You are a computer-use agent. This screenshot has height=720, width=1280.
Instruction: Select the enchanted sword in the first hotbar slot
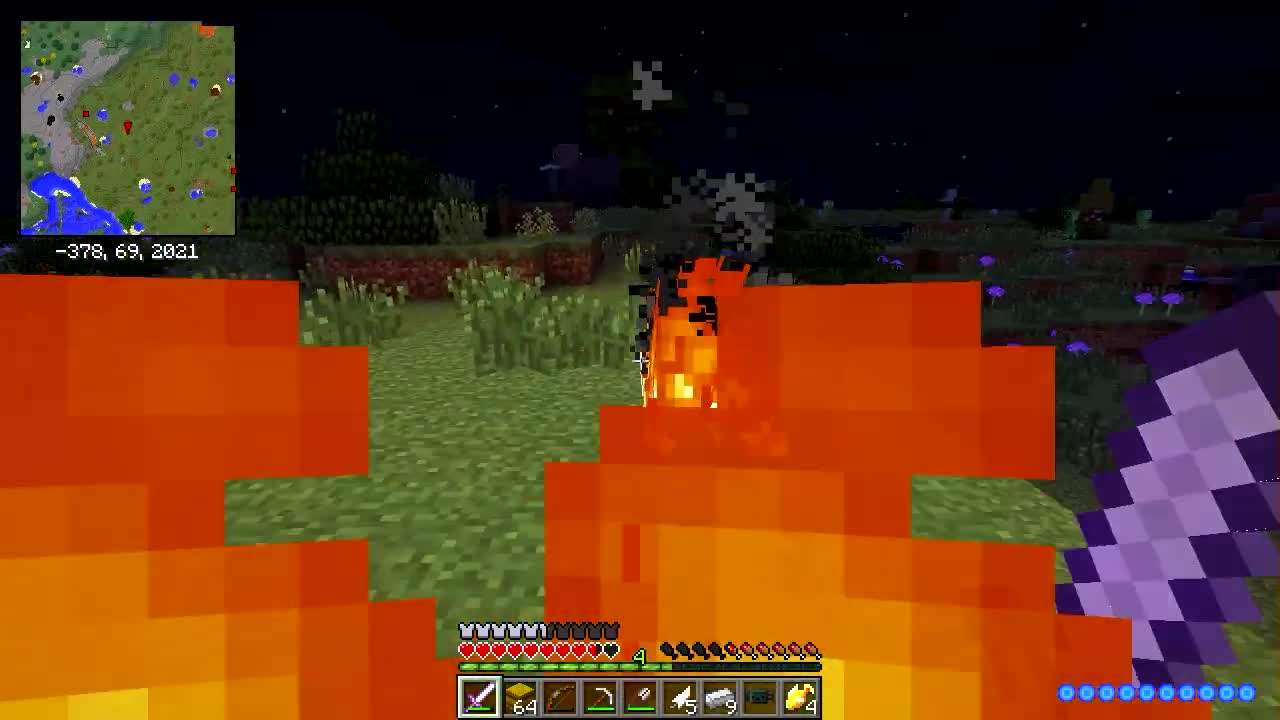click(479, 697)
